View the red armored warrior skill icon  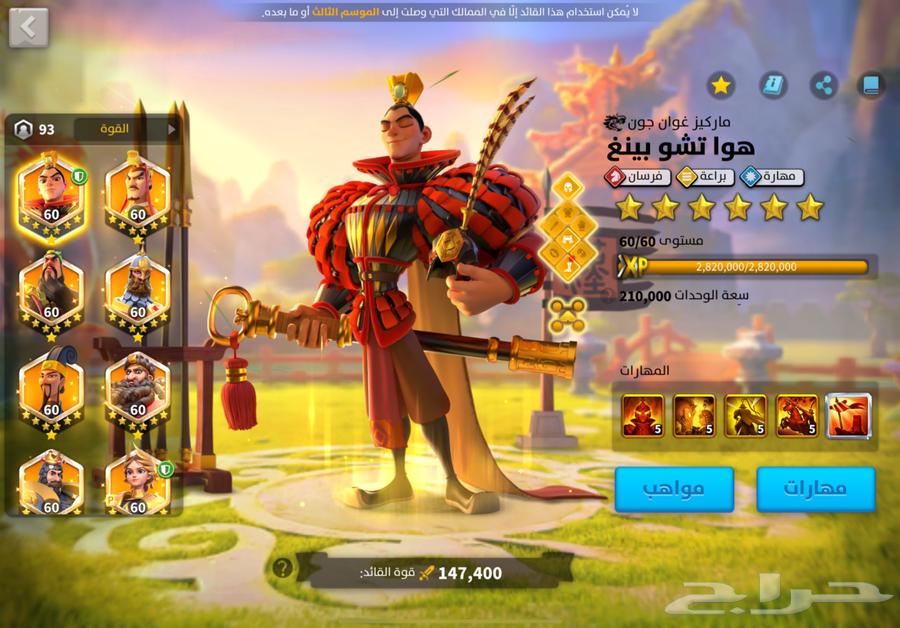[x=642, y=415]
